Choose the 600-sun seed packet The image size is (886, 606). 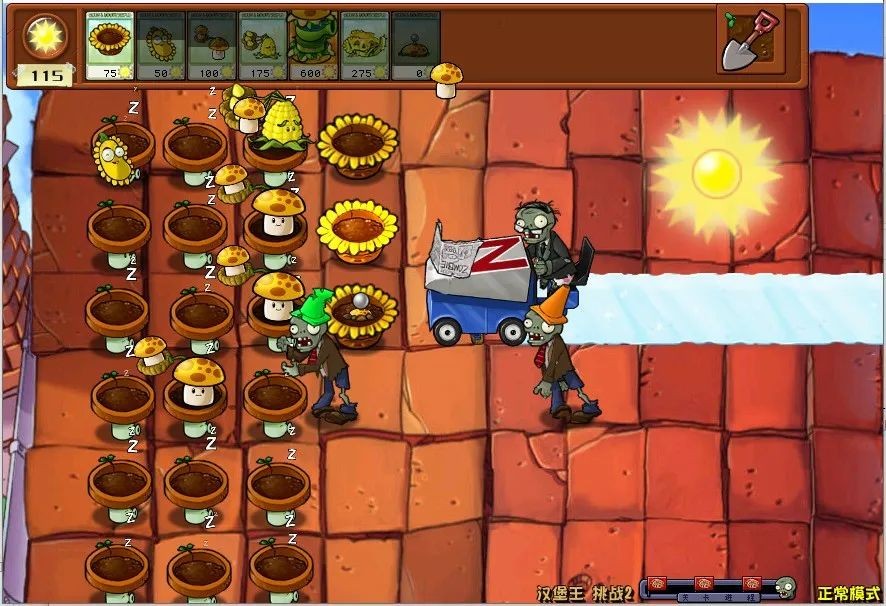pyautogui.click(x=314, y=46)
